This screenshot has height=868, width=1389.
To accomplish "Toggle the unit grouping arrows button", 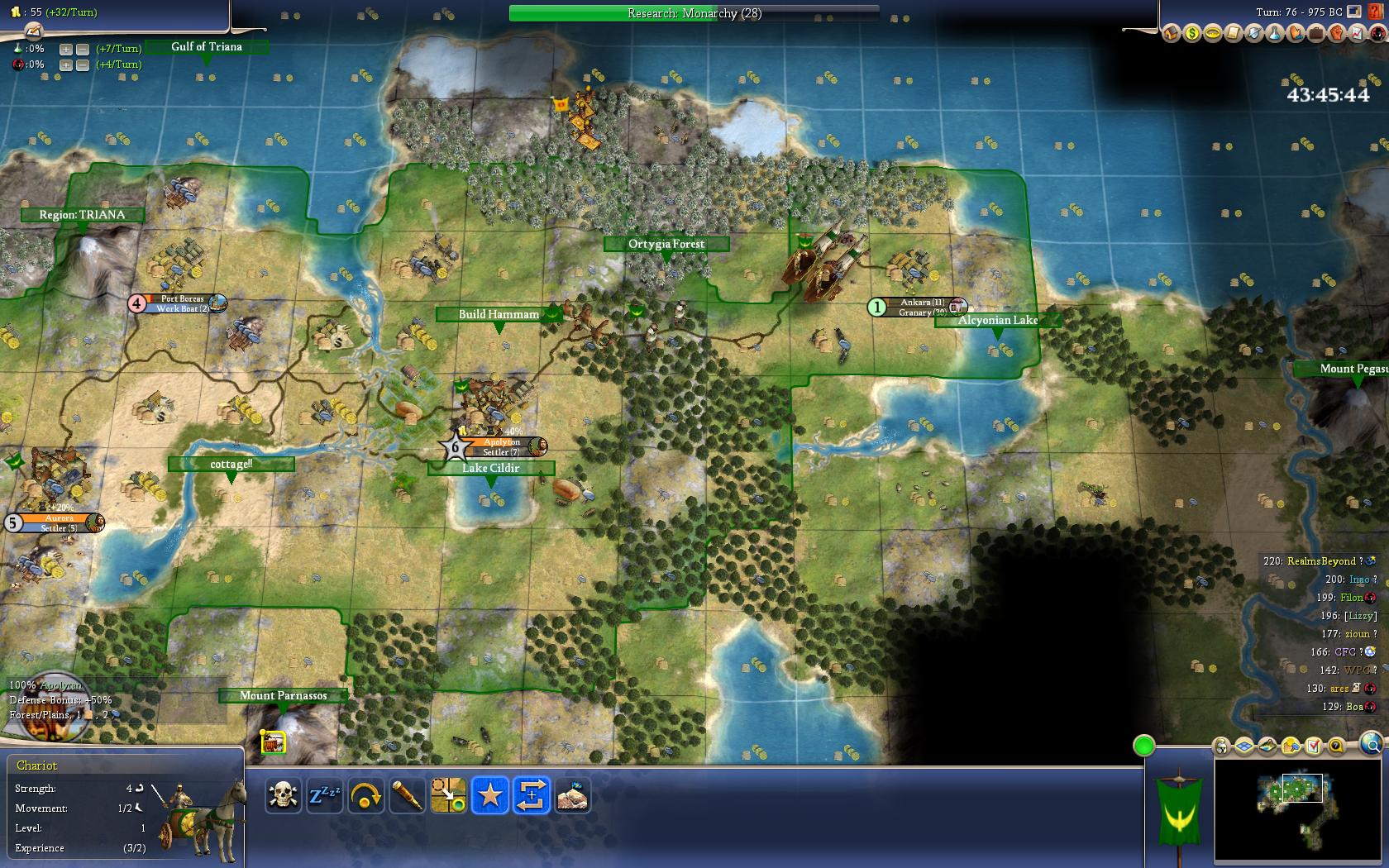I will click(x=531, y=795).
